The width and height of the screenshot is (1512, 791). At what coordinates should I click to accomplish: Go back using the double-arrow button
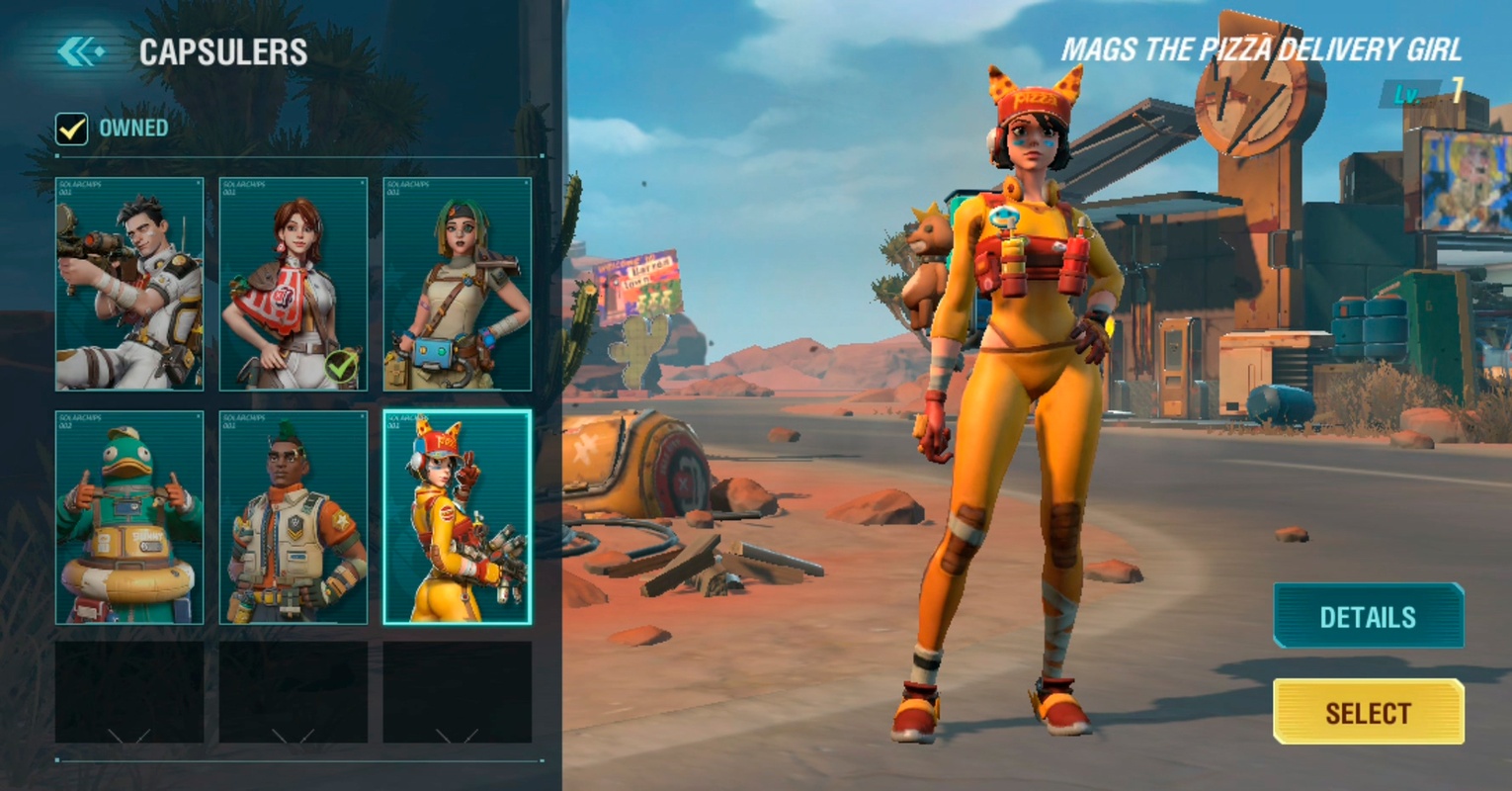[80, 51]
